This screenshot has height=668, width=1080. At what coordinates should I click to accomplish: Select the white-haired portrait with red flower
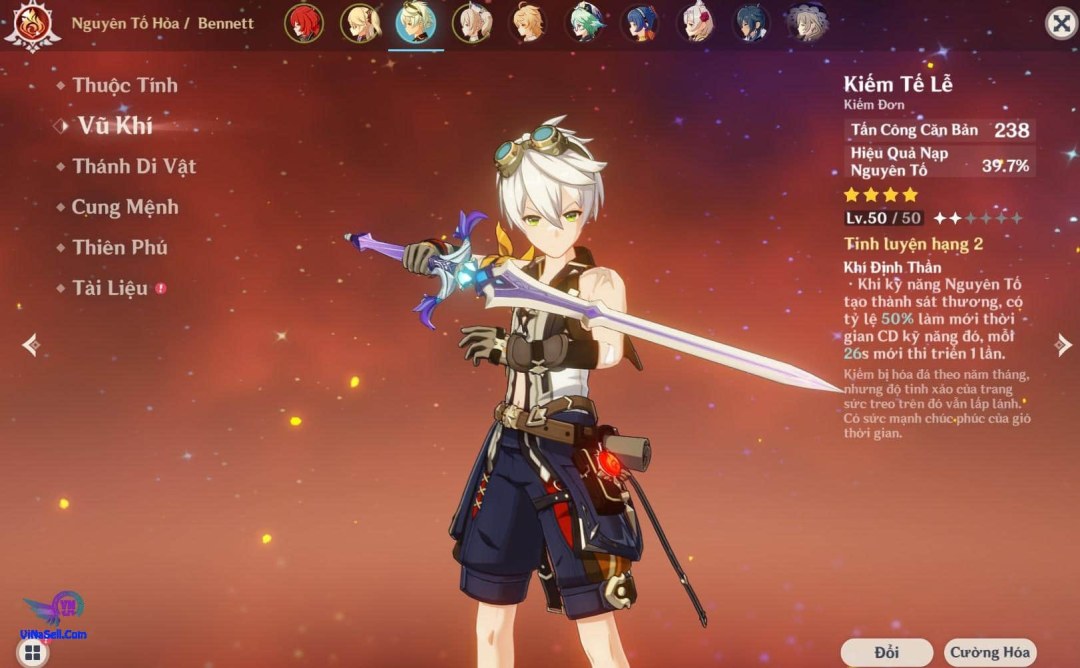(x=695, y=23)
